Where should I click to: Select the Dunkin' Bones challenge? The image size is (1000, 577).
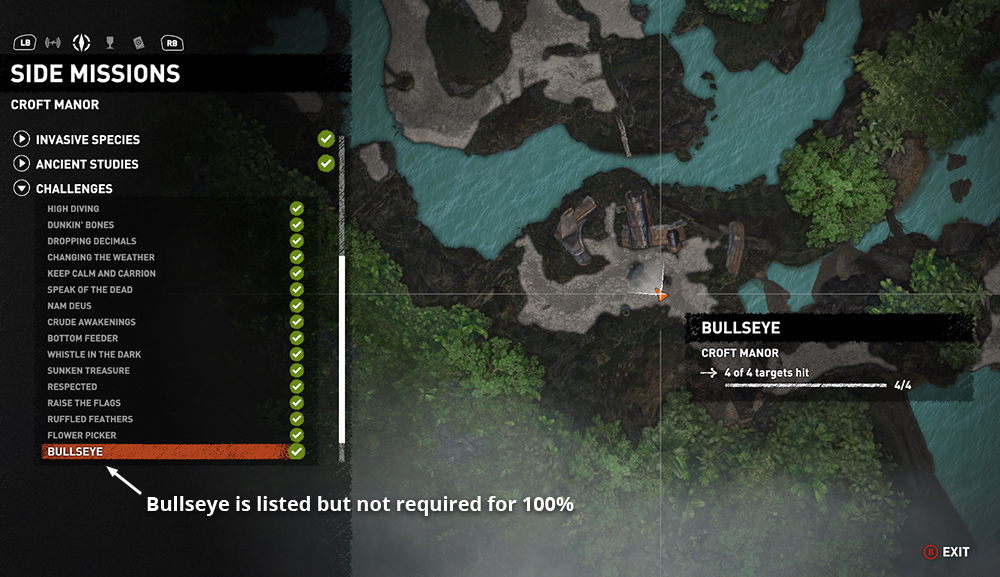click(81, 225)
